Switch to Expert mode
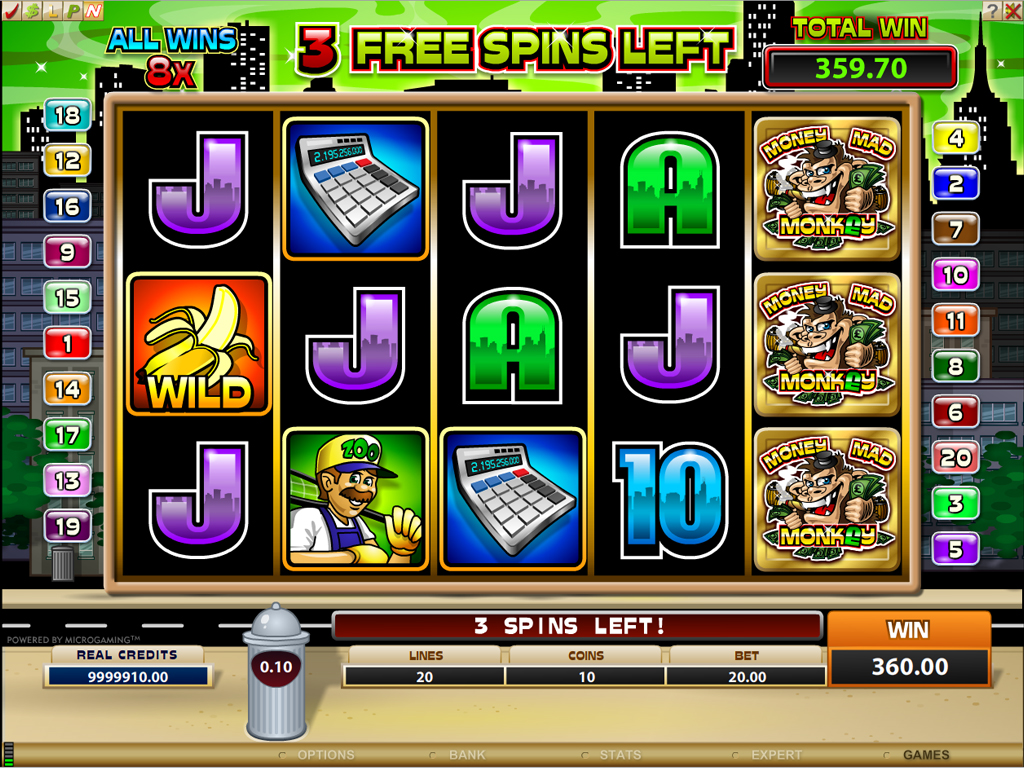 [776, 755]
